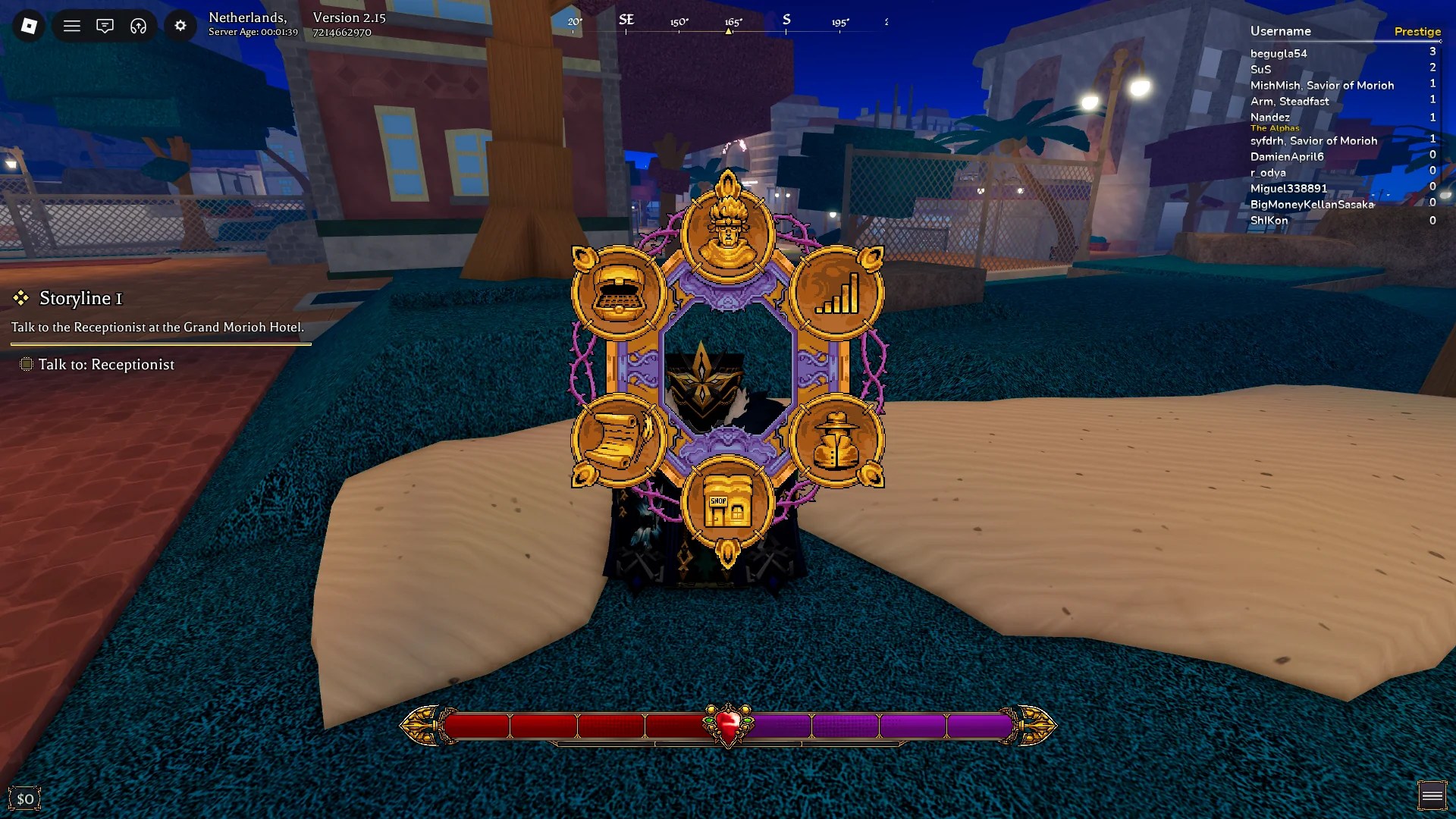Toggle the Roblox chat bubble open

[x=105, y=25]
